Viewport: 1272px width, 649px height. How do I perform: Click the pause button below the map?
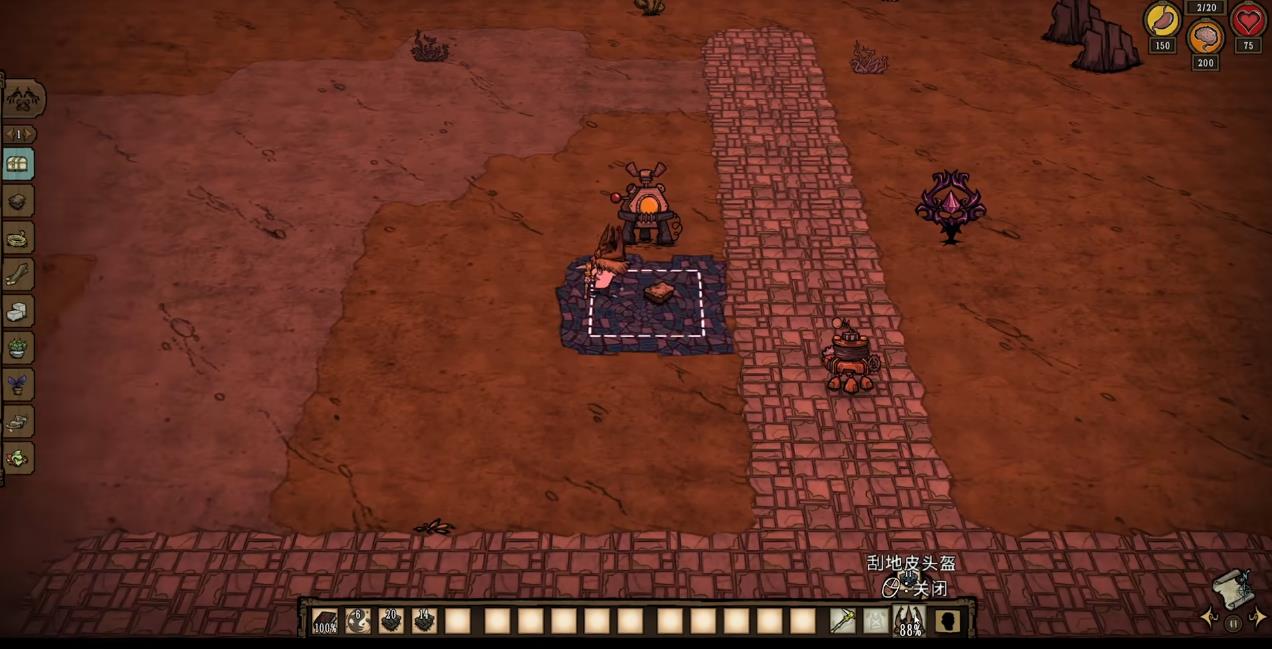pyautogui.click(x=1233, y=624)
